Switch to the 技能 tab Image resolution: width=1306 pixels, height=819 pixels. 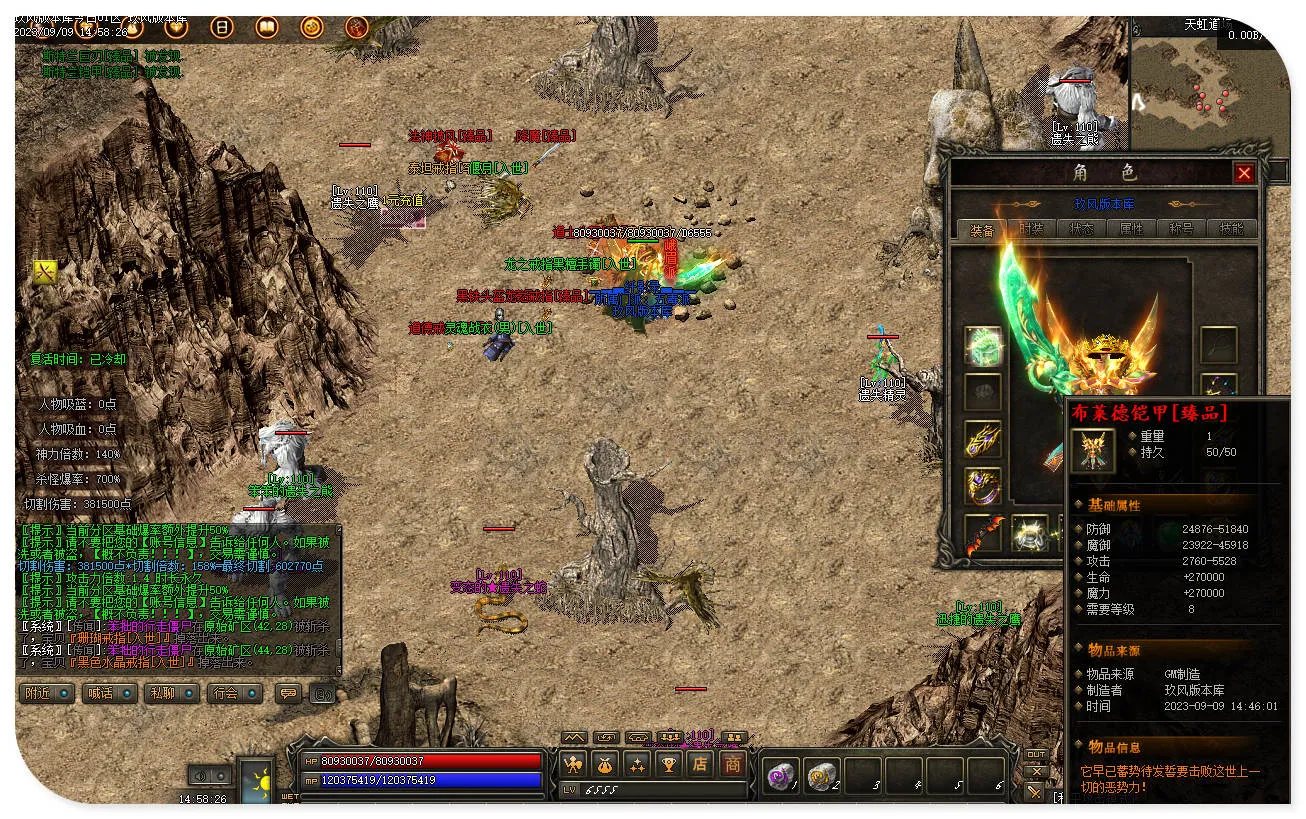coord(1231,229)
